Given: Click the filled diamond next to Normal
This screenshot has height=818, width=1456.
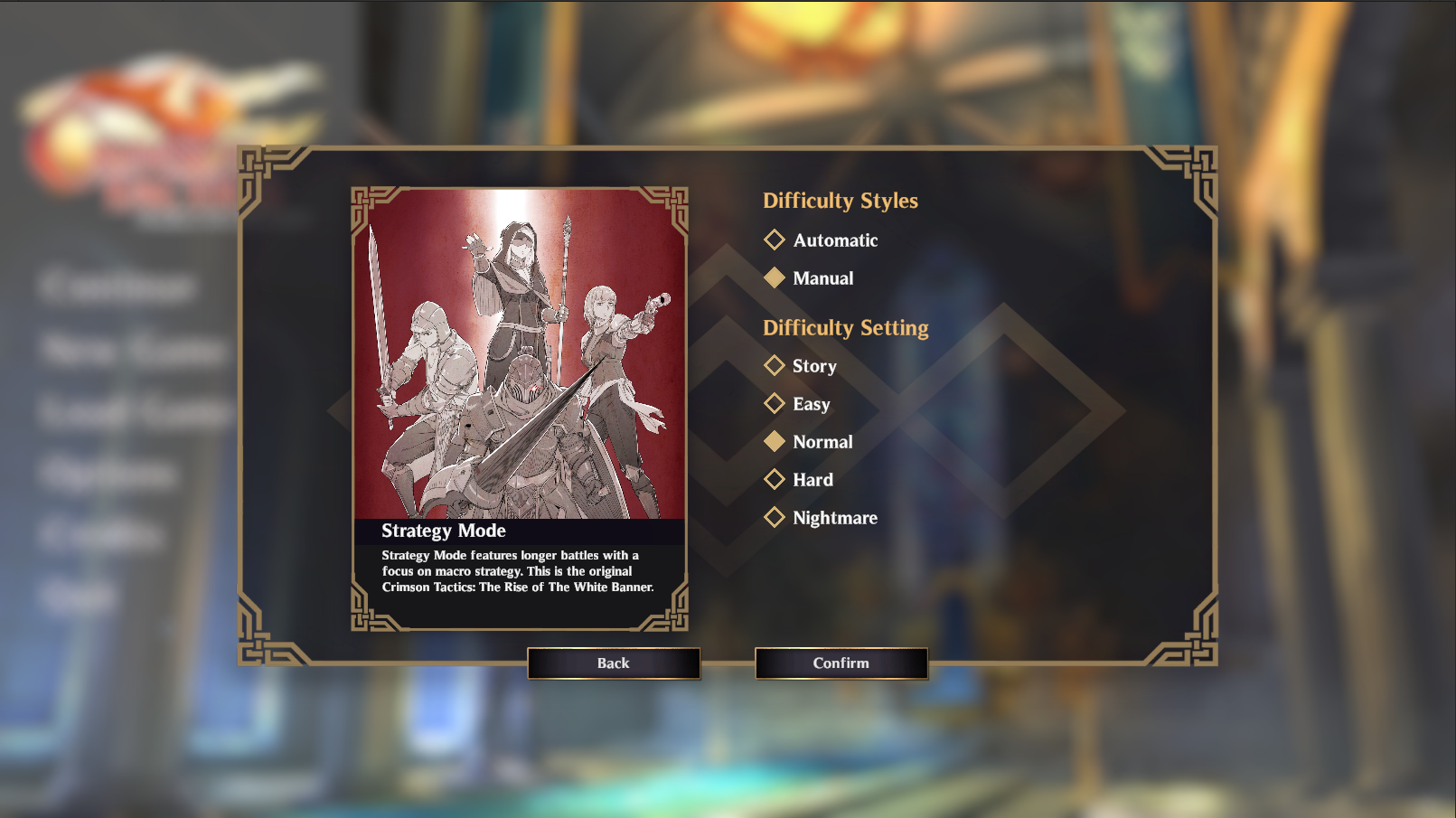Looking at the screenshot, I should (775, 442).
